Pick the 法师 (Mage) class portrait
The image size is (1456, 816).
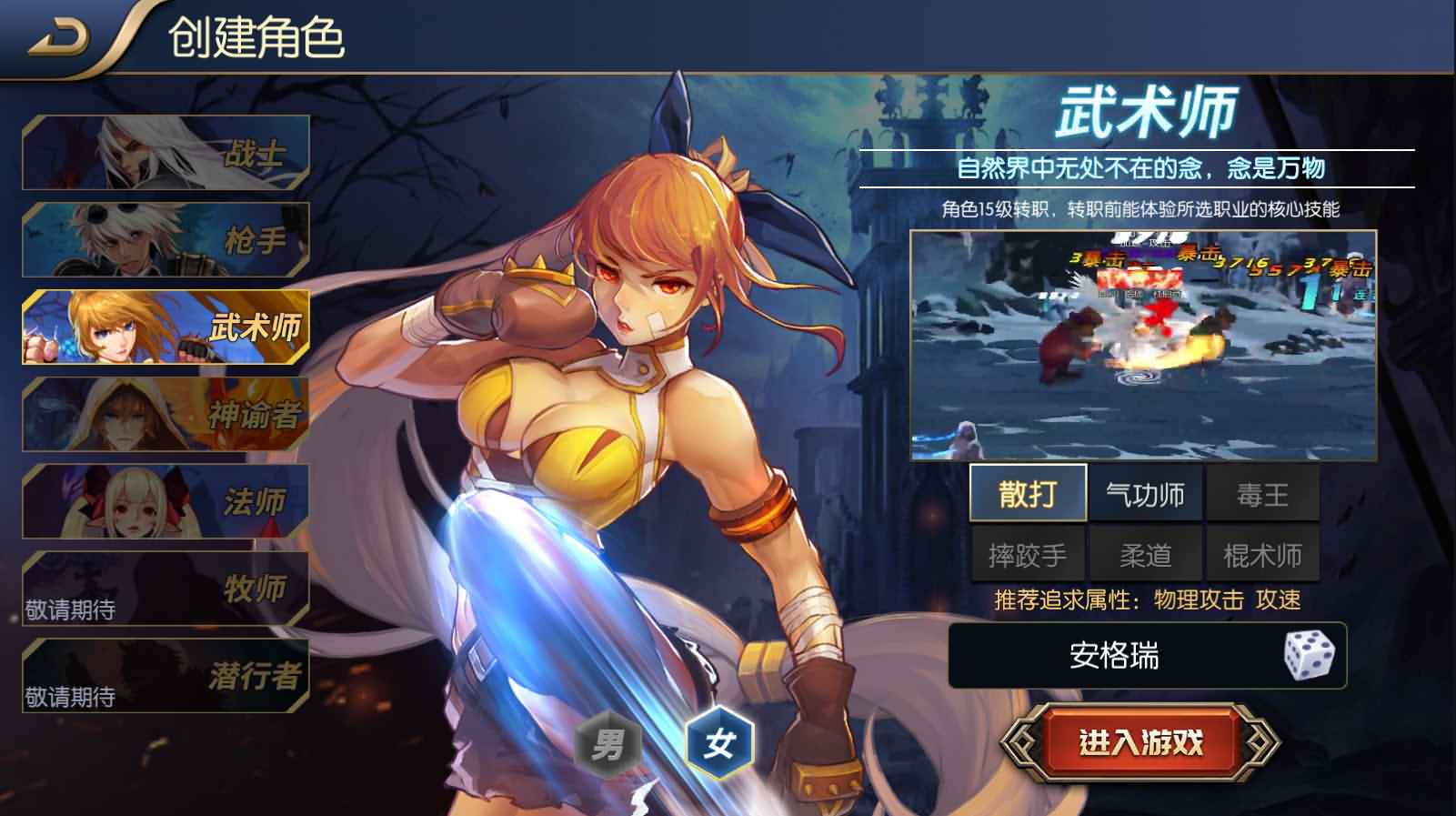(x=166, y=500)
